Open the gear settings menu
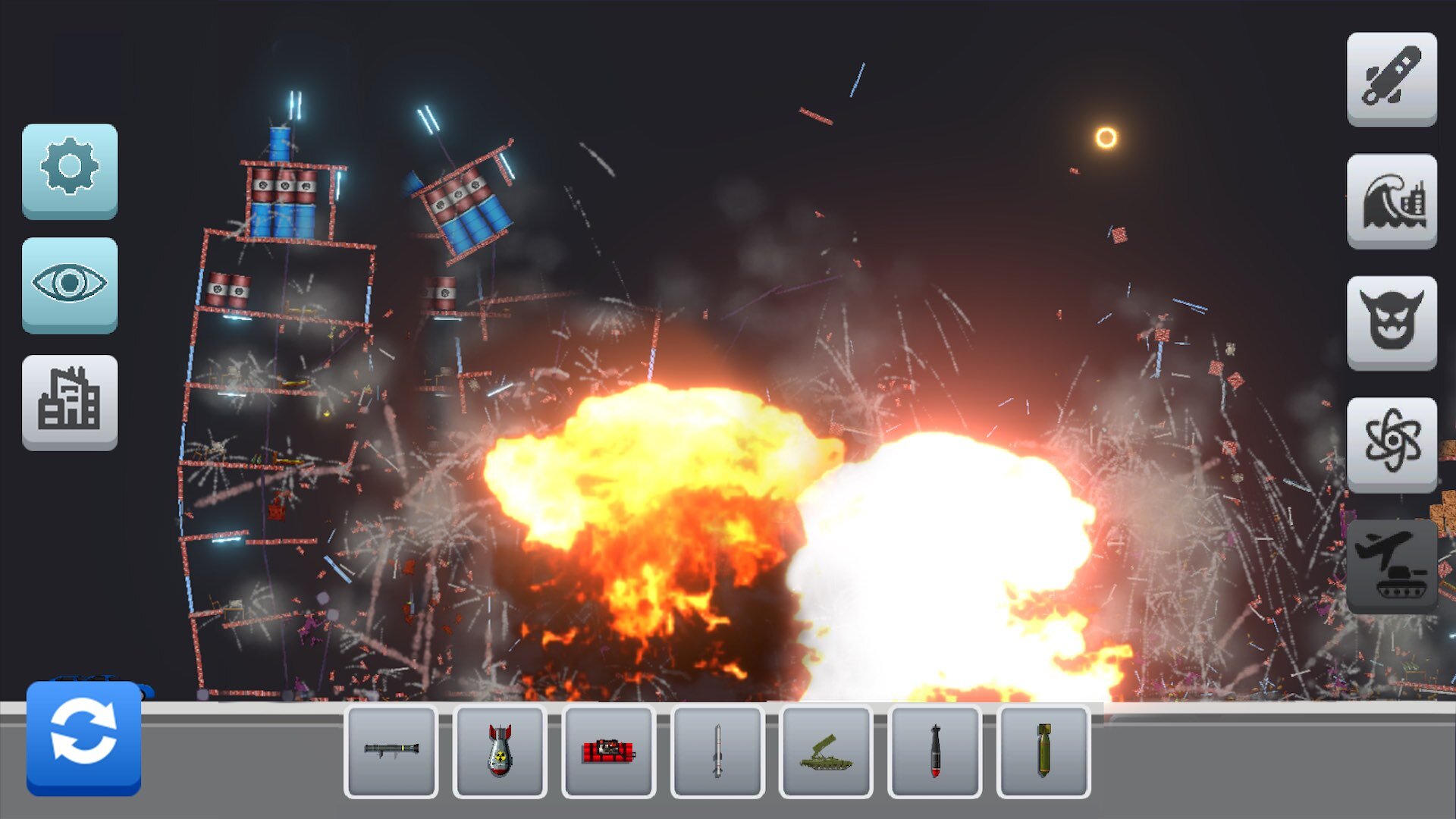 70,170
